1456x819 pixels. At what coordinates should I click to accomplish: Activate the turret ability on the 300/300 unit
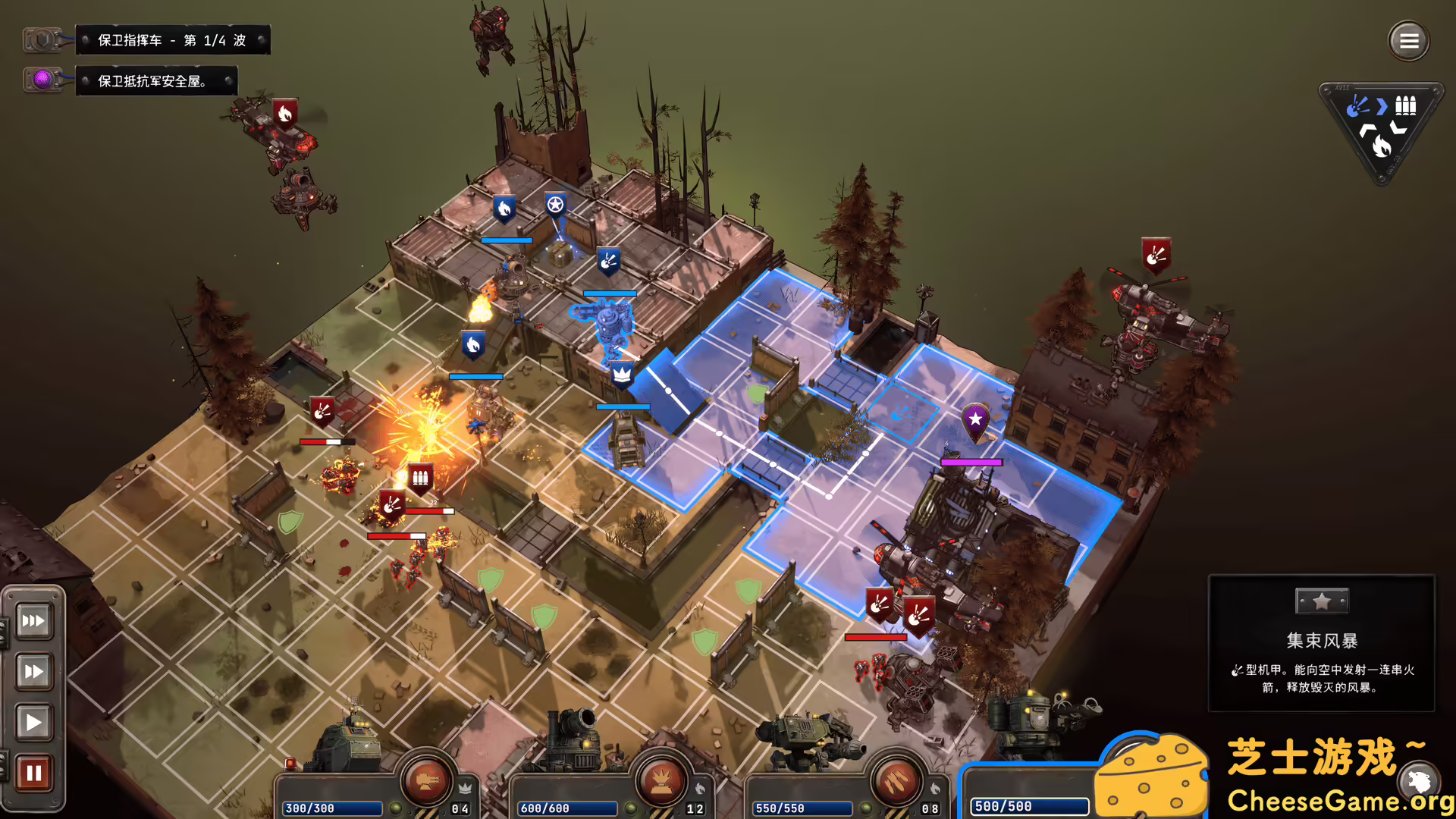coord(426,781)
